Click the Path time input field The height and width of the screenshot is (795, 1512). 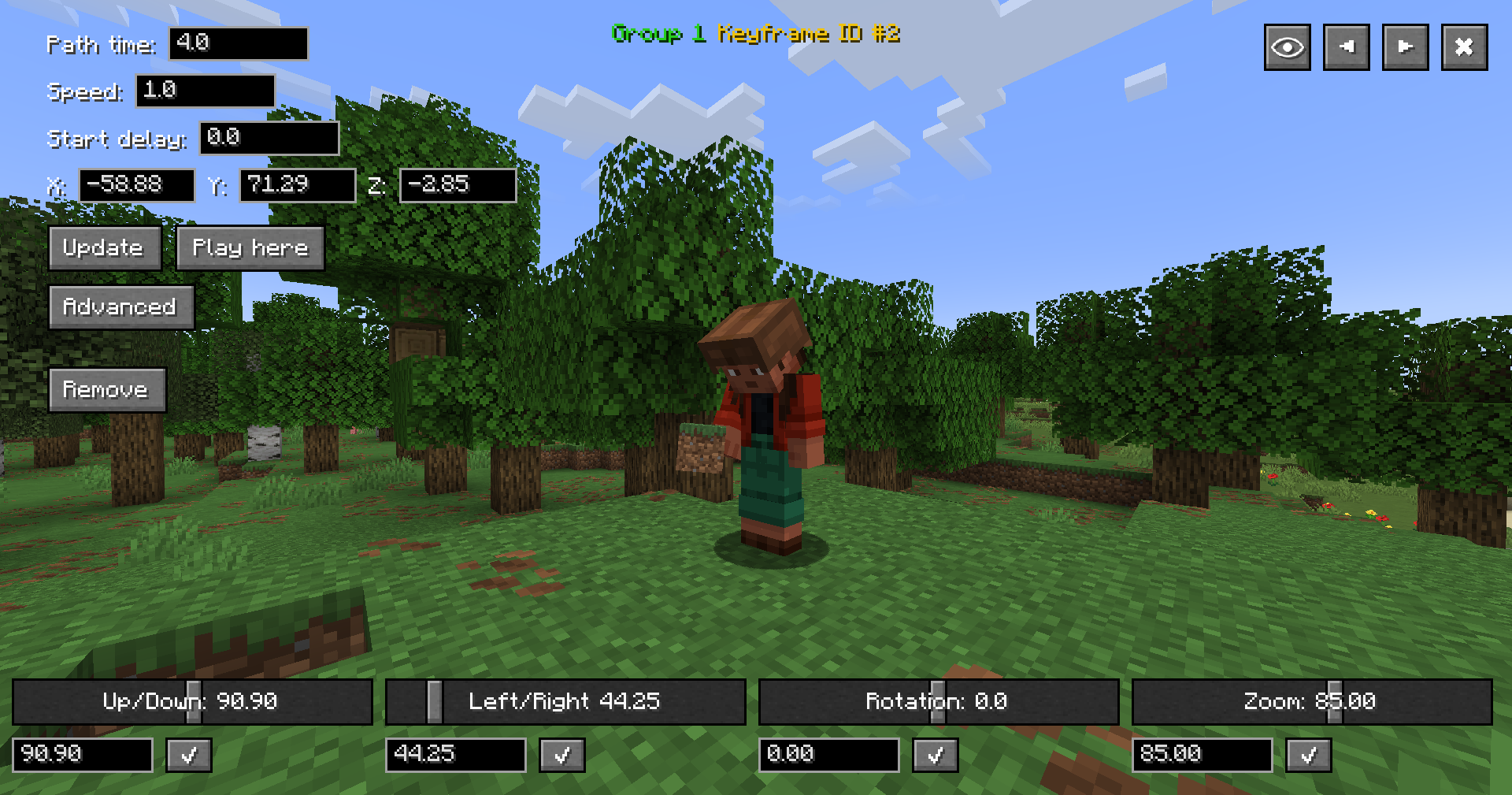(238, 44)
